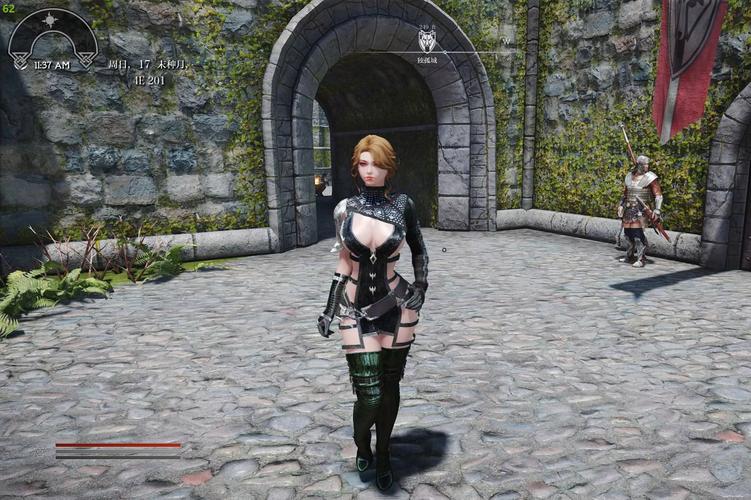Click the wolf-head location marker on the compass
Image resolution: width=751 pixels, height=500 pixels.
427,41
